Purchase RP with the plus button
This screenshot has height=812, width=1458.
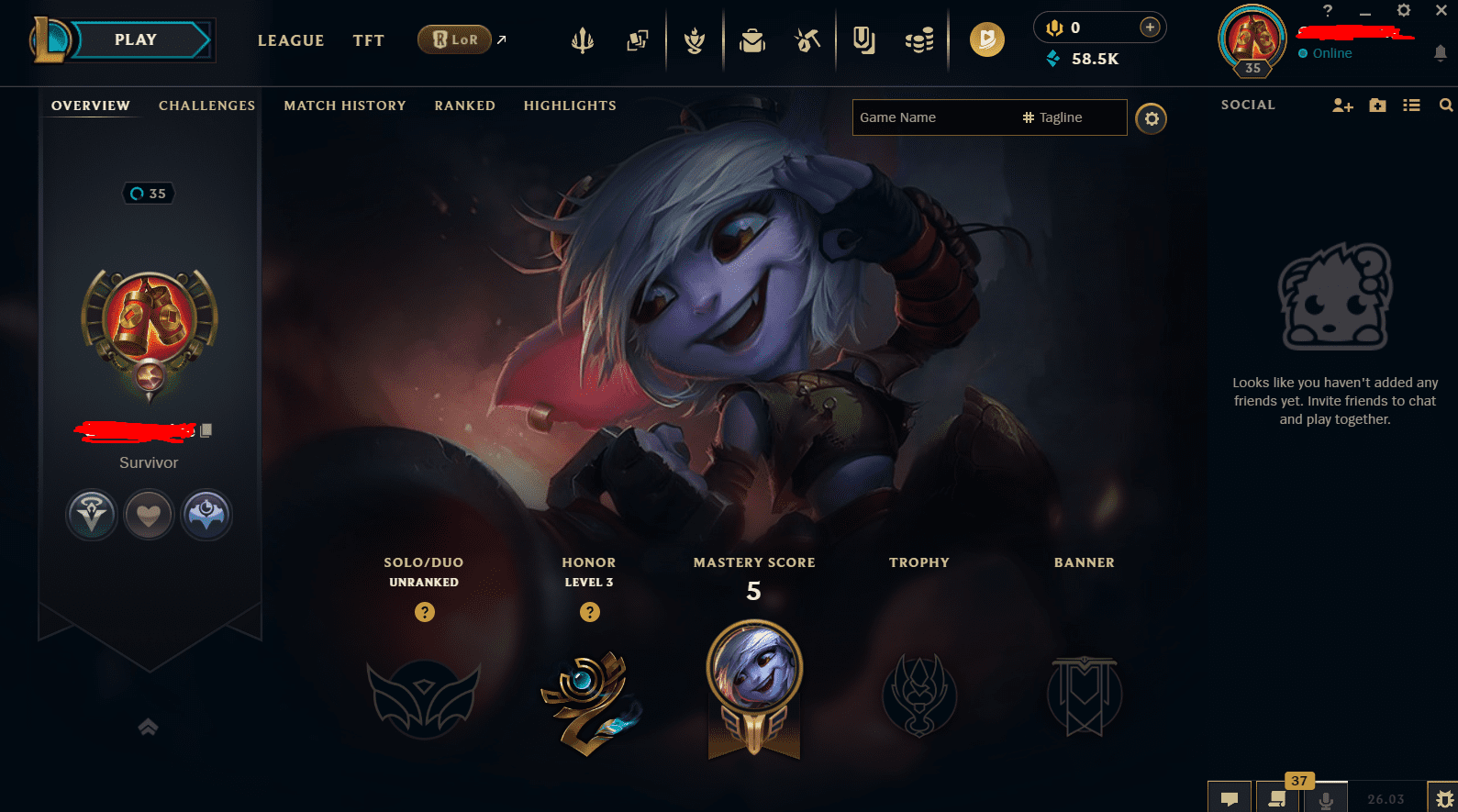coord(1149,27)
